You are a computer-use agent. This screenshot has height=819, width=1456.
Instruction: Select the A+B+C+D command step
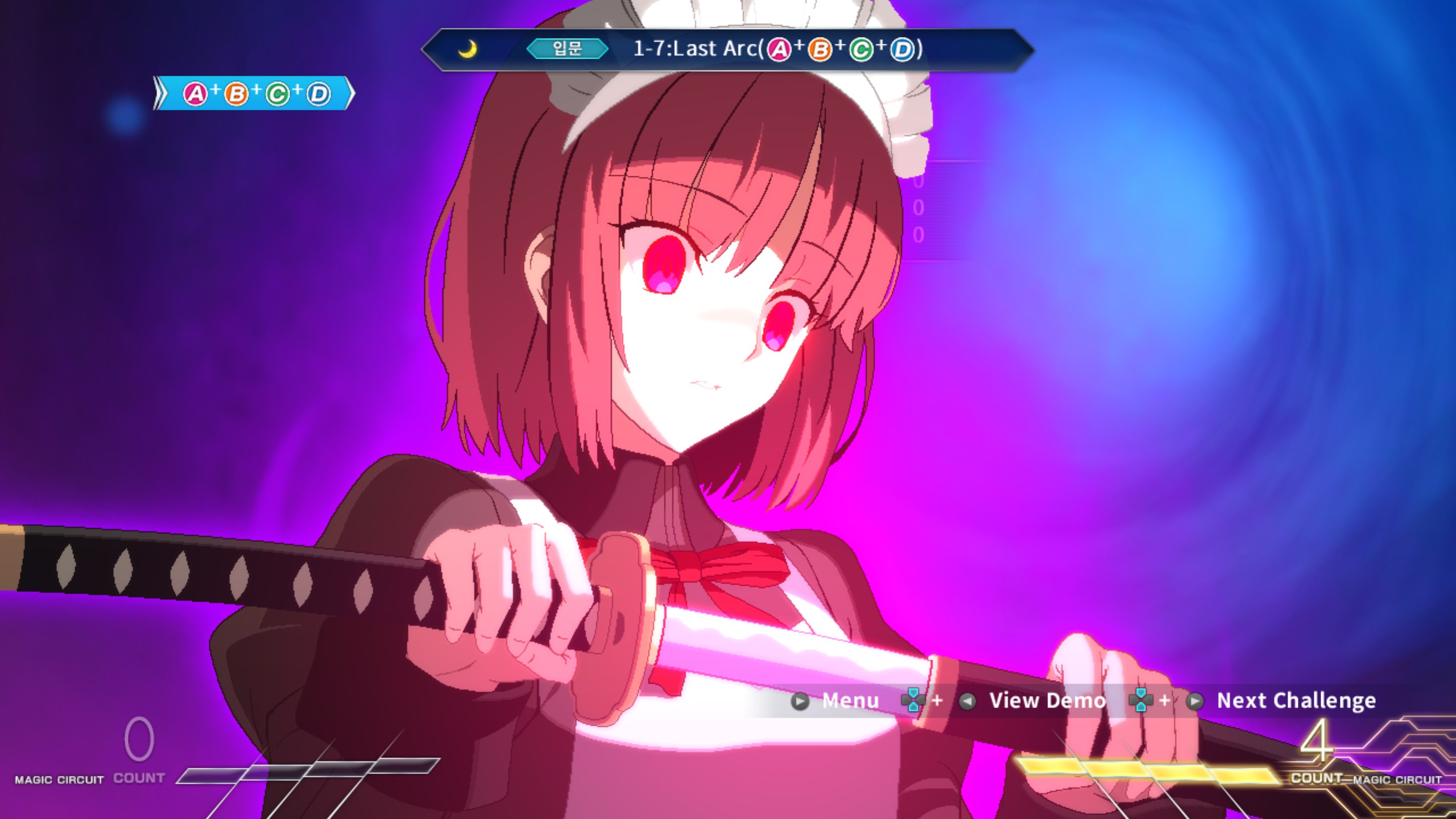coord(256,94)
